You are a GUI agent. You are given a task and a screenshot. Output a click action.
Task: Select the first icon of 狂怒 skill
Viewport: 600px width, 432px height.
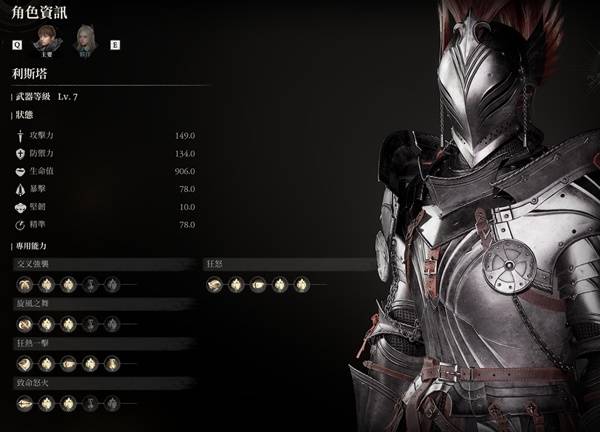pos(214,285)
